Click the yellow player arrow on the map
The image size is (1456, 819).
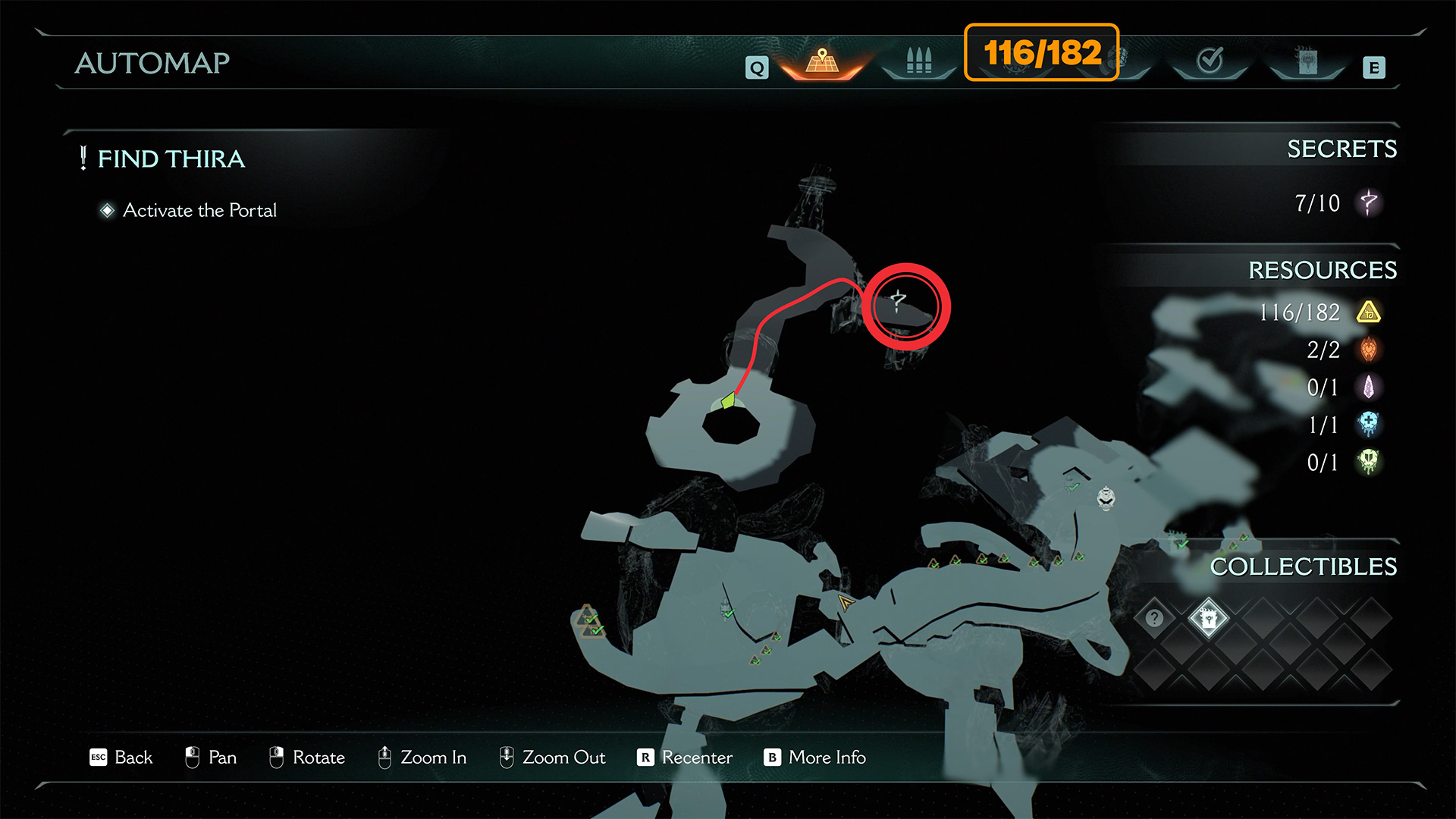click(x=845, y=603)
